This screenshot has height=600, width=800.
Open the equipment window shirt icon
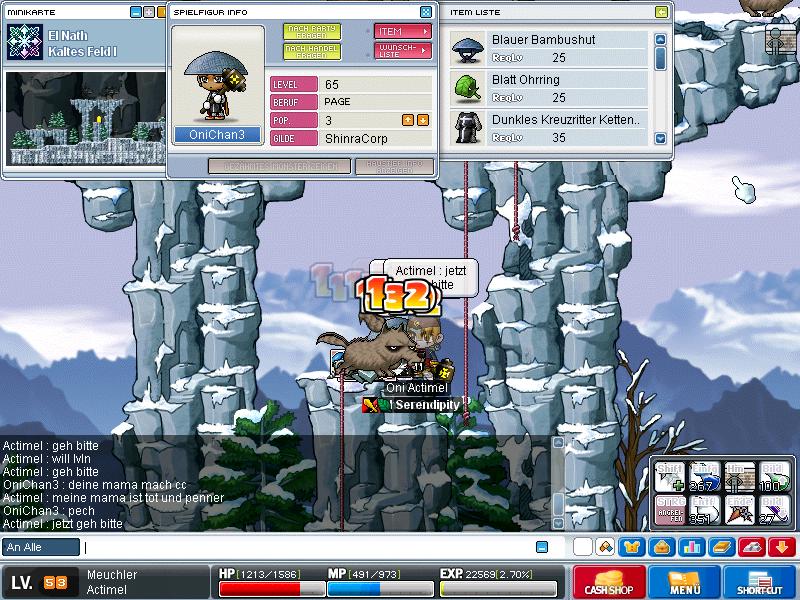(x=633, y=547)
